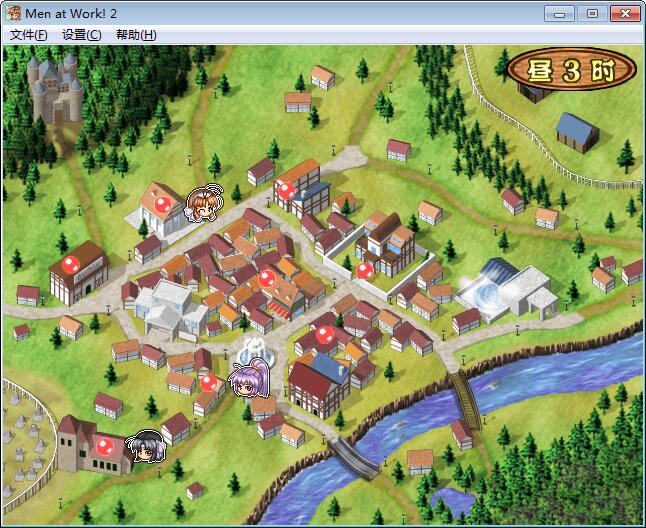The width and height of the screenshot is (646, 528).
Task: Go to the red marker on the southwest mansion
Action: pyautogui.click(x=104, y=446)
